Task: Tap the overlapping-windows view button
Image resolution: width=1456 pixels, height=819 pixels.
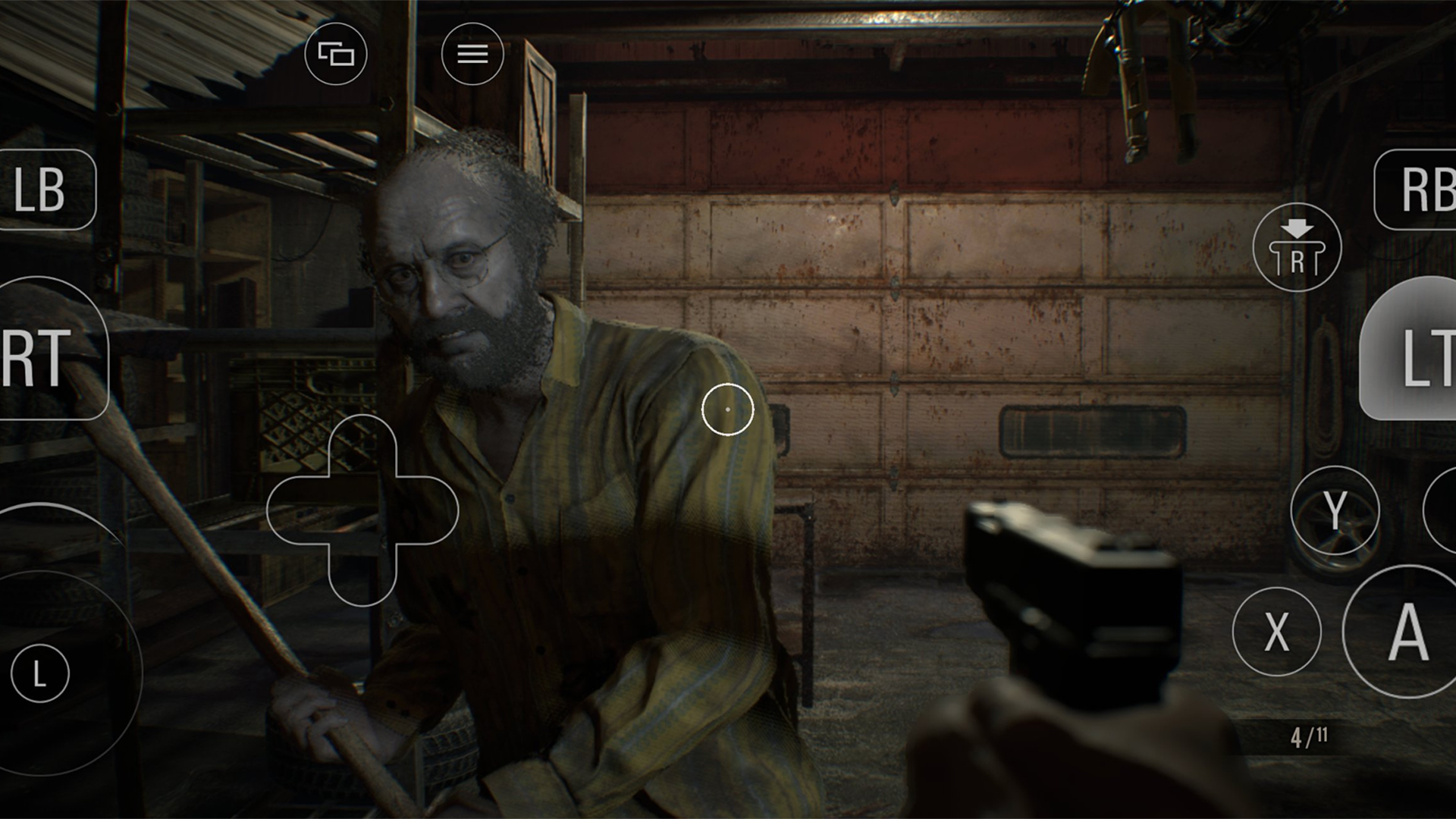Action: tap(336, 54)
